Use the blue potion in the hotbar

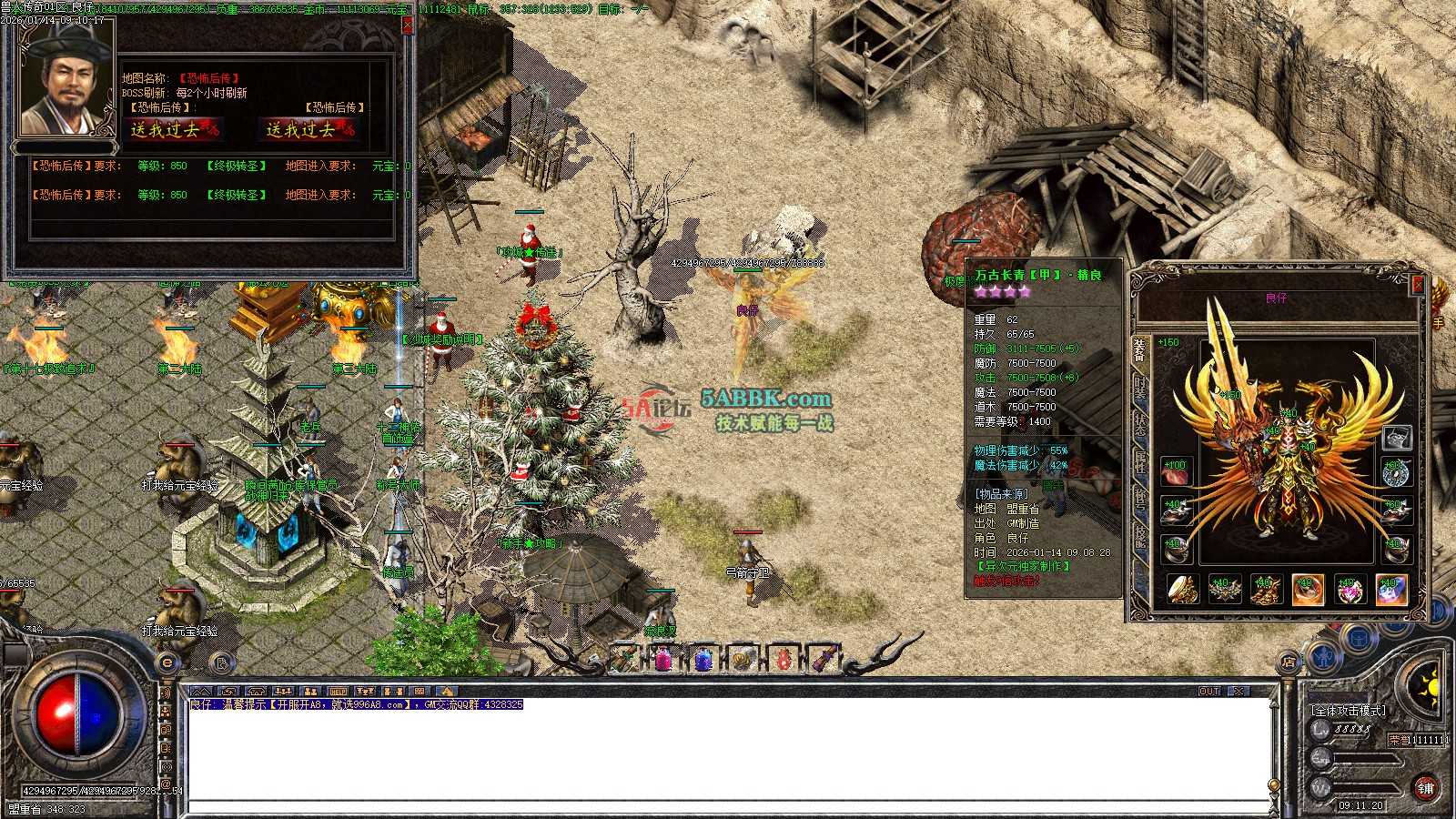point(703,658)
